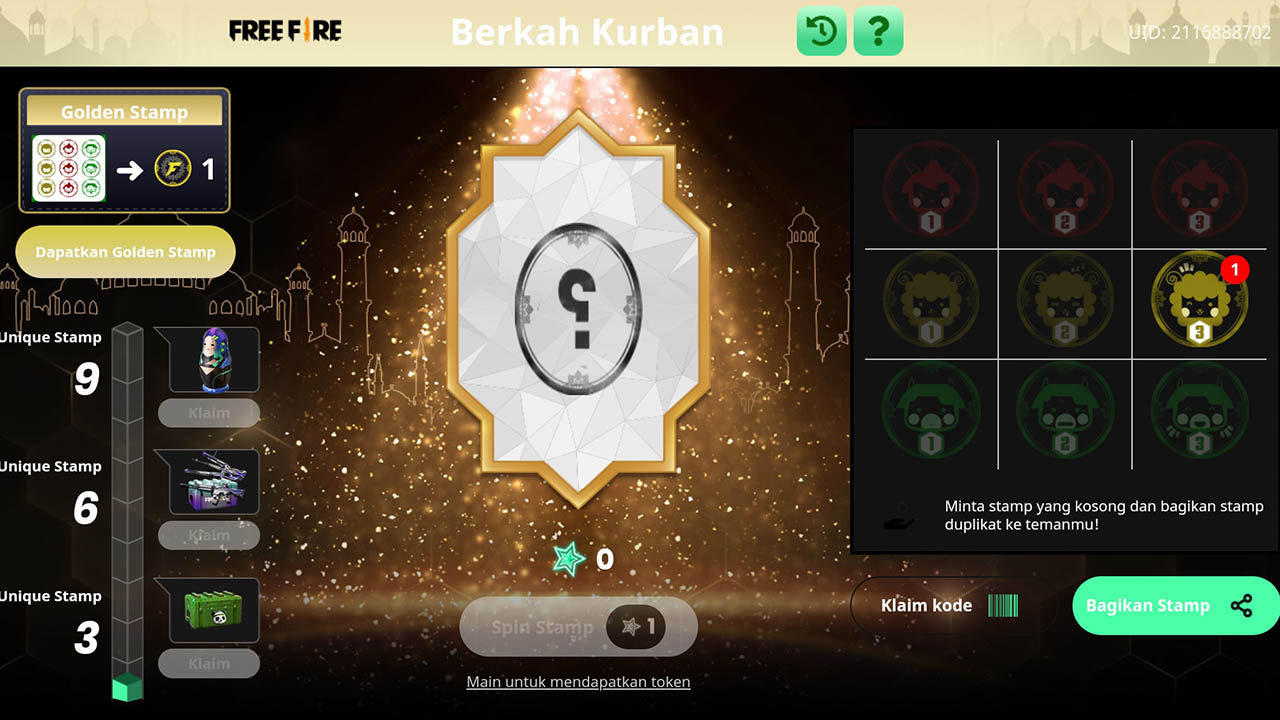The image size is (1280, 720).
Task: Open the Main untuk mendapatkan token link
Action: [578, 681]
